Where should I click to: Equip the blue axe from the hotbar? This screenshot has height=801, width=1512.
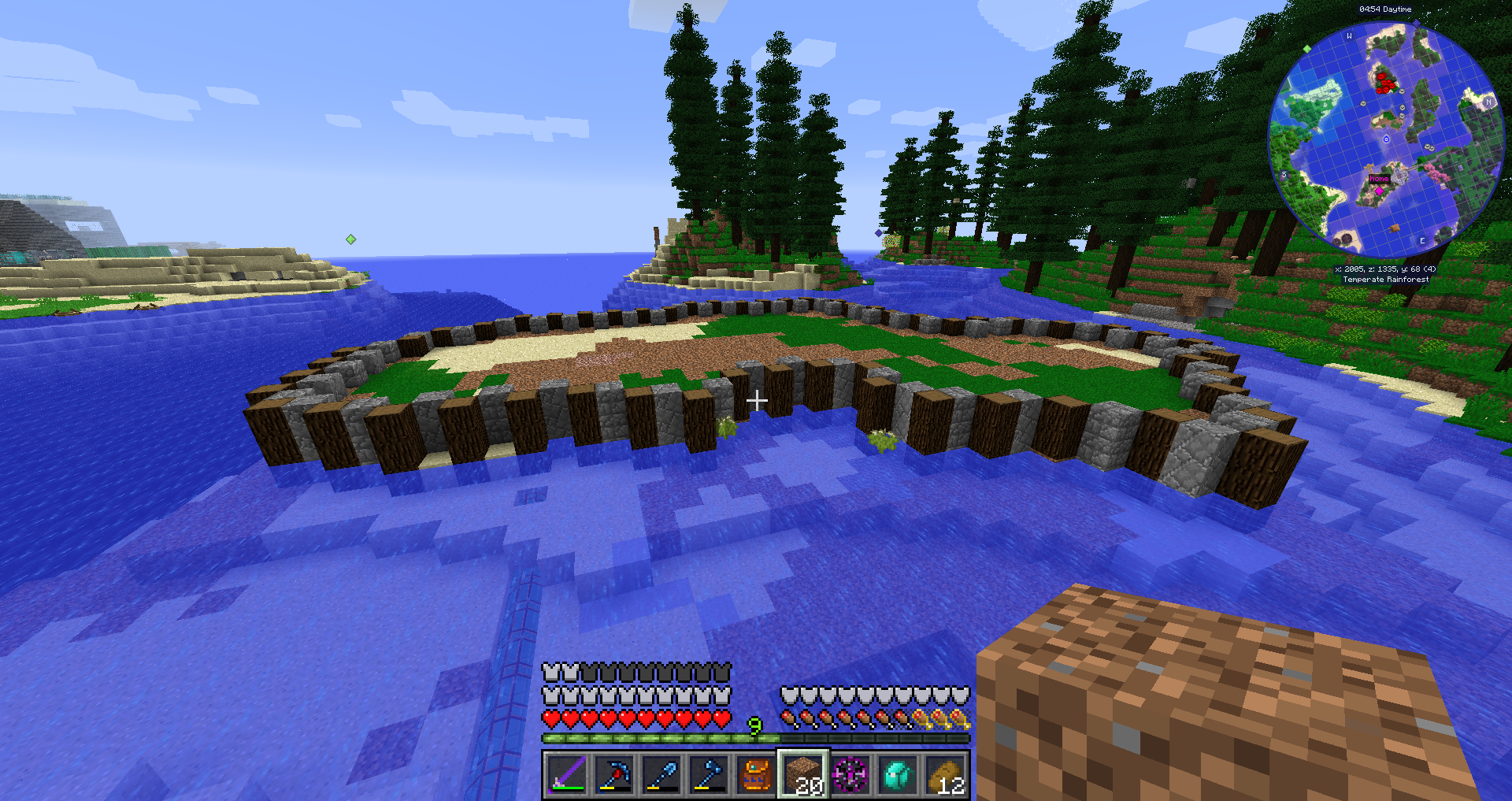click(709, 774)
